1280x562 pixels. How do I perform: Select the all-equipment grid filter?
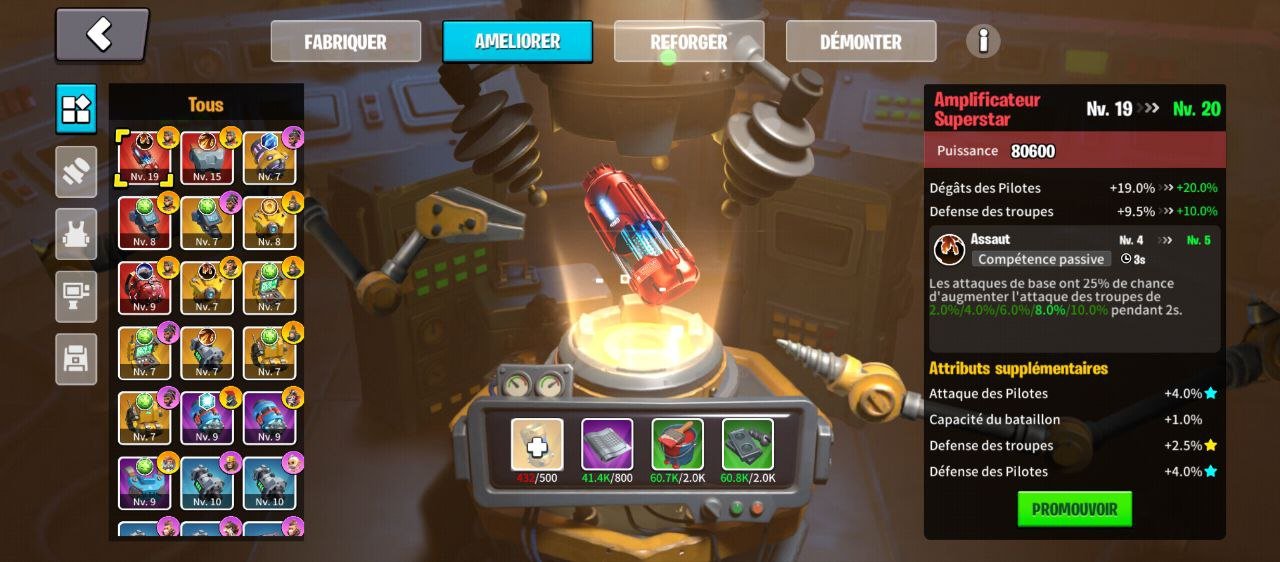coord(76,109)
